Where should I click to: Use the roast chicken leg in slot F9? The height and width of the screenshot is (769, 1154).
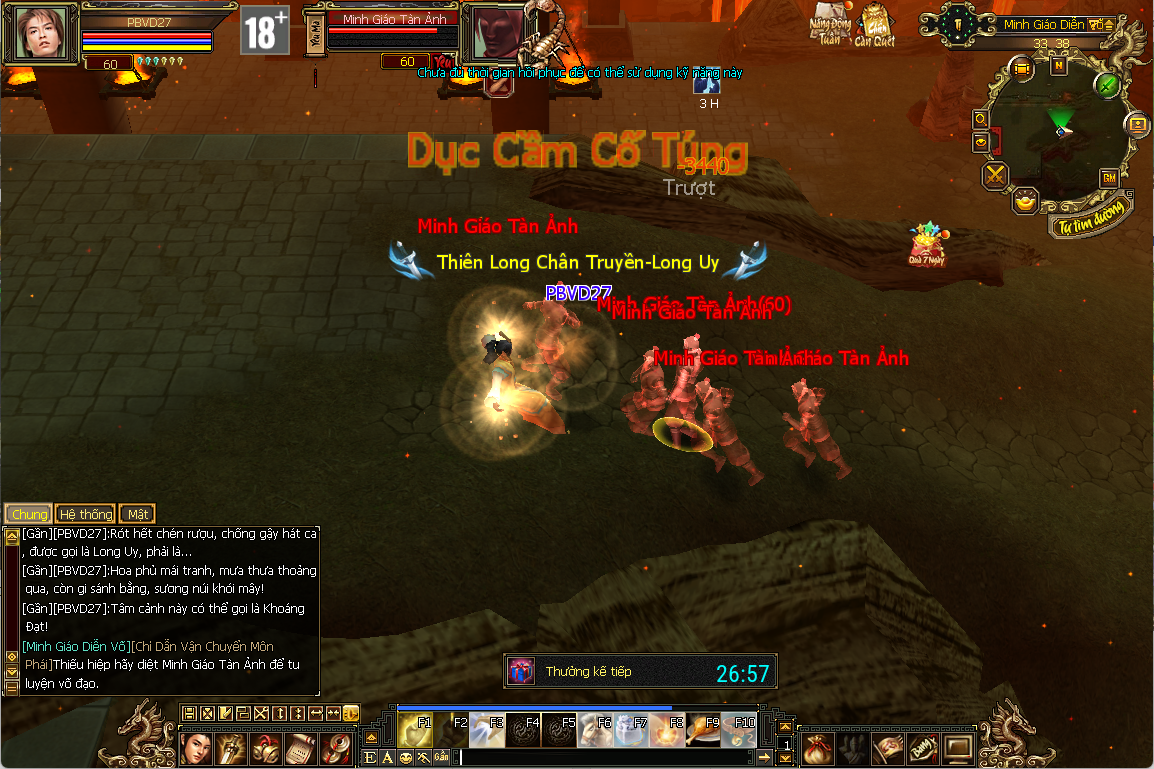(x=703, y=731)
